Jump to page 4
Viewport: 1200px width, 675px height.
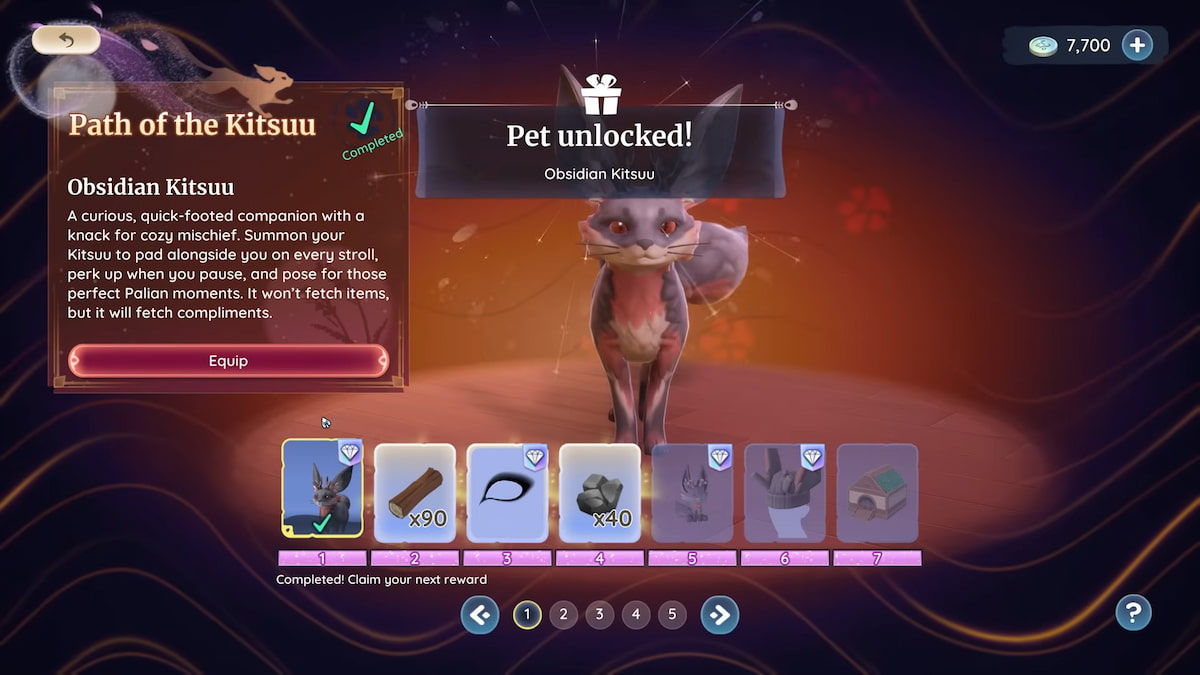(635, 615)
